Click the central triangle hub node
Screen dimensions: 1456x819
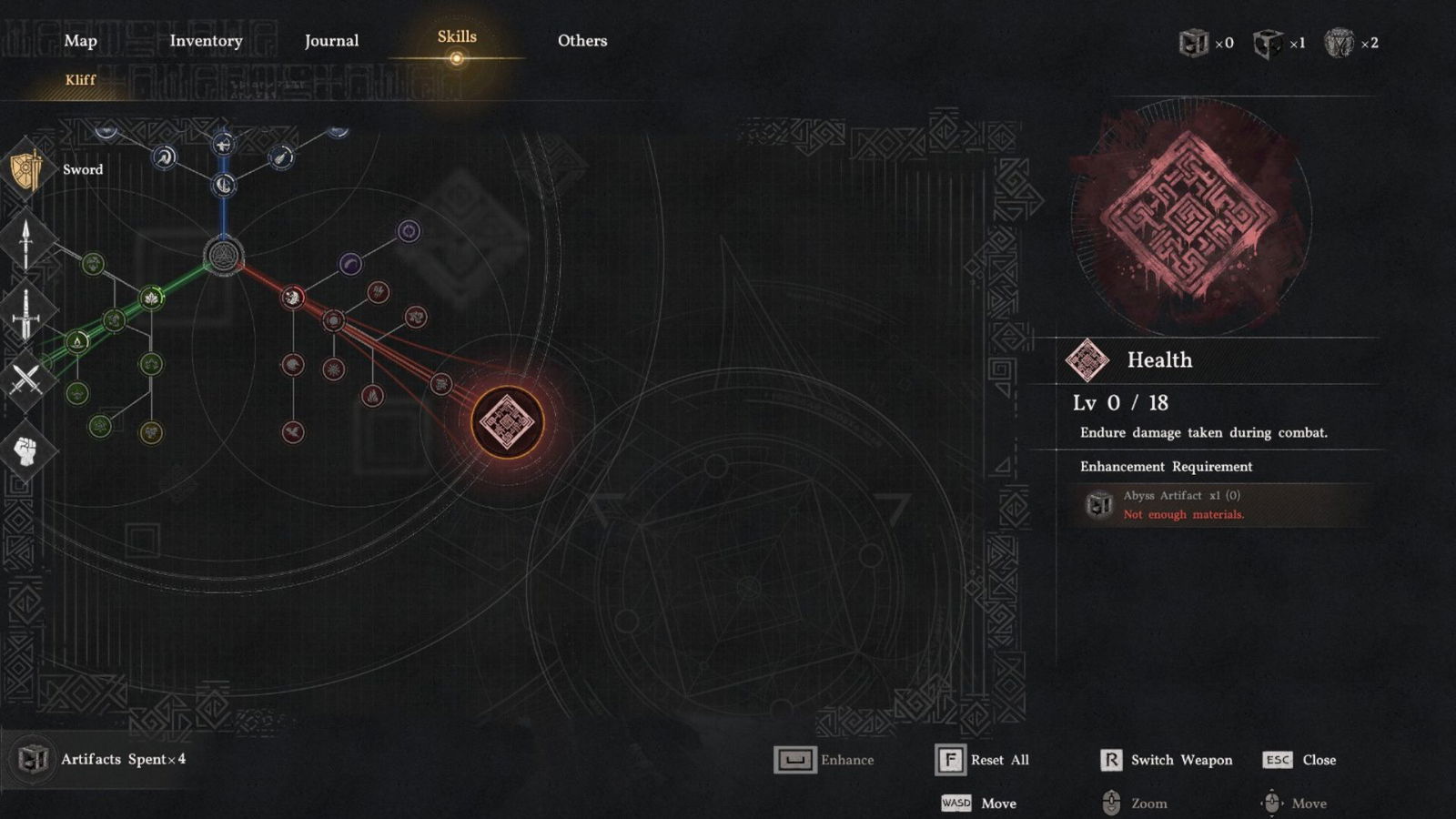click(x=223, y=256)
